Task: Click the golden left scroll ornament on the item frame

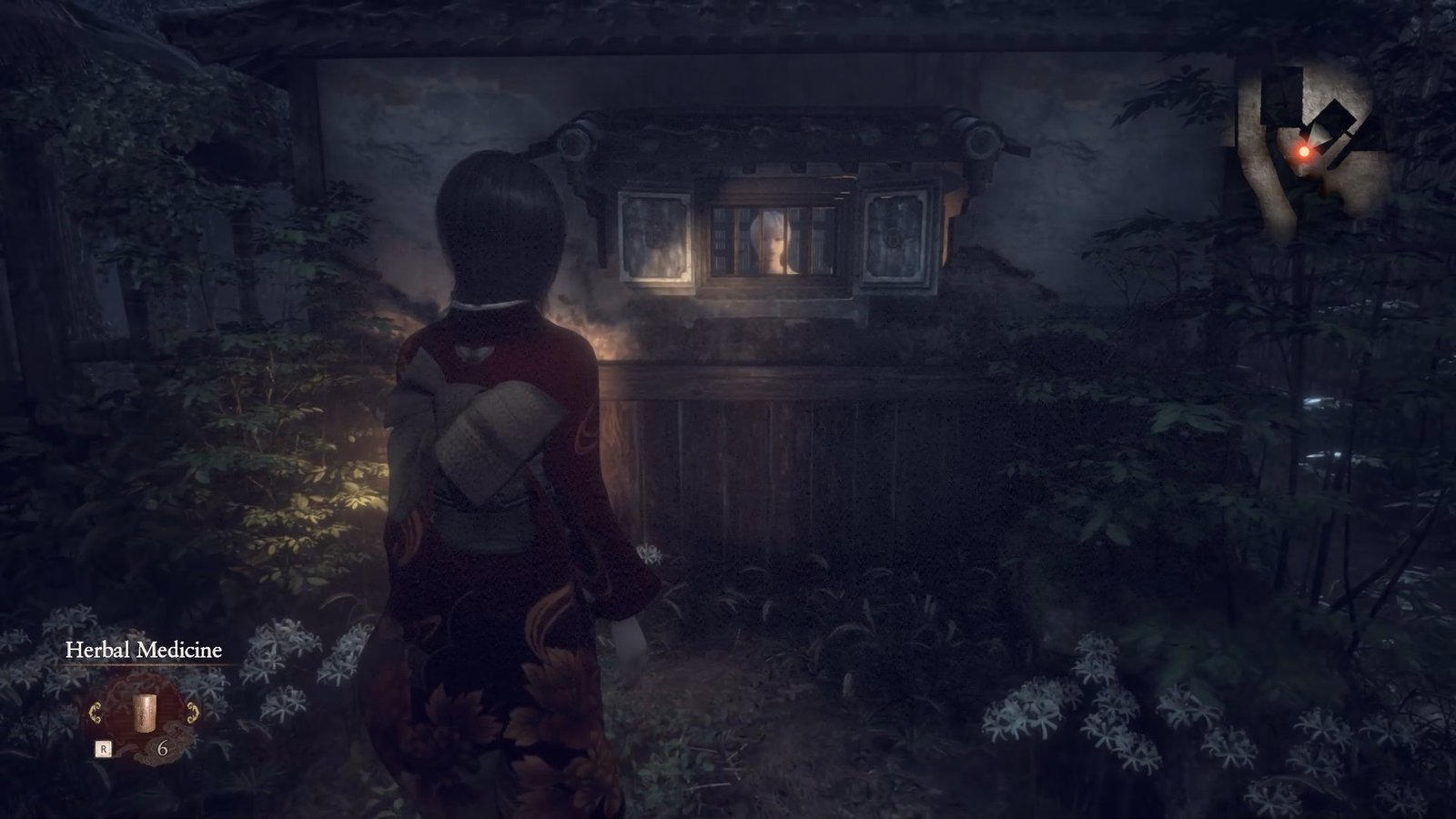Action: [96, 713]
